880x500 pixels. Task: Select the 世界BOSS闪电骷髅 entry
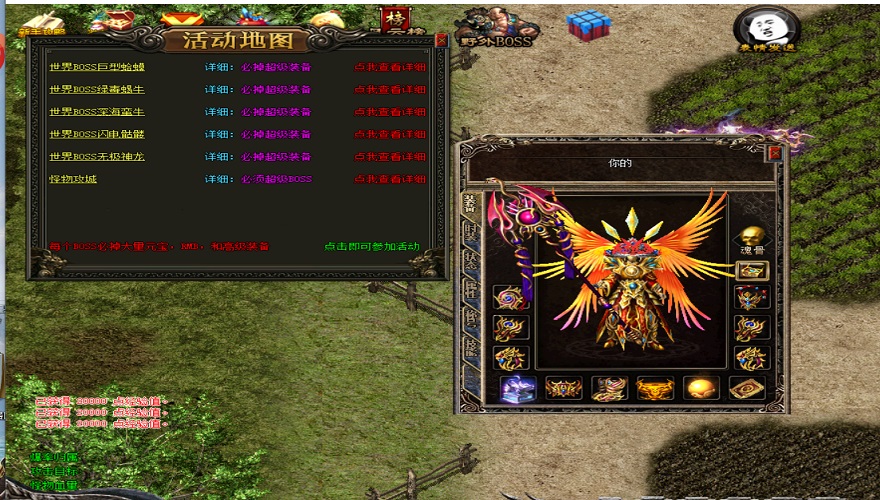pos(97,134)
